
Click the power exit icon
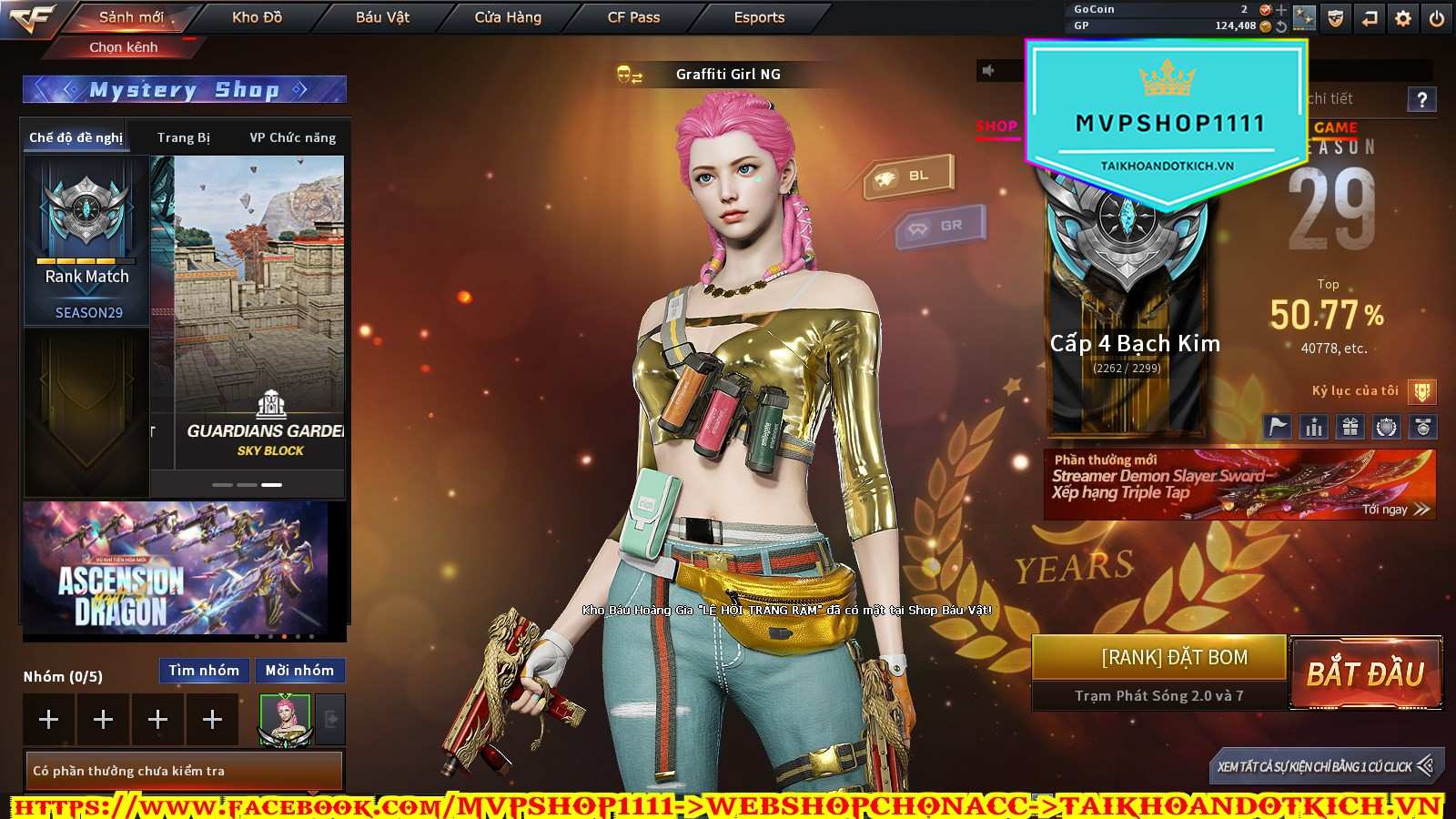[1437, 18]
